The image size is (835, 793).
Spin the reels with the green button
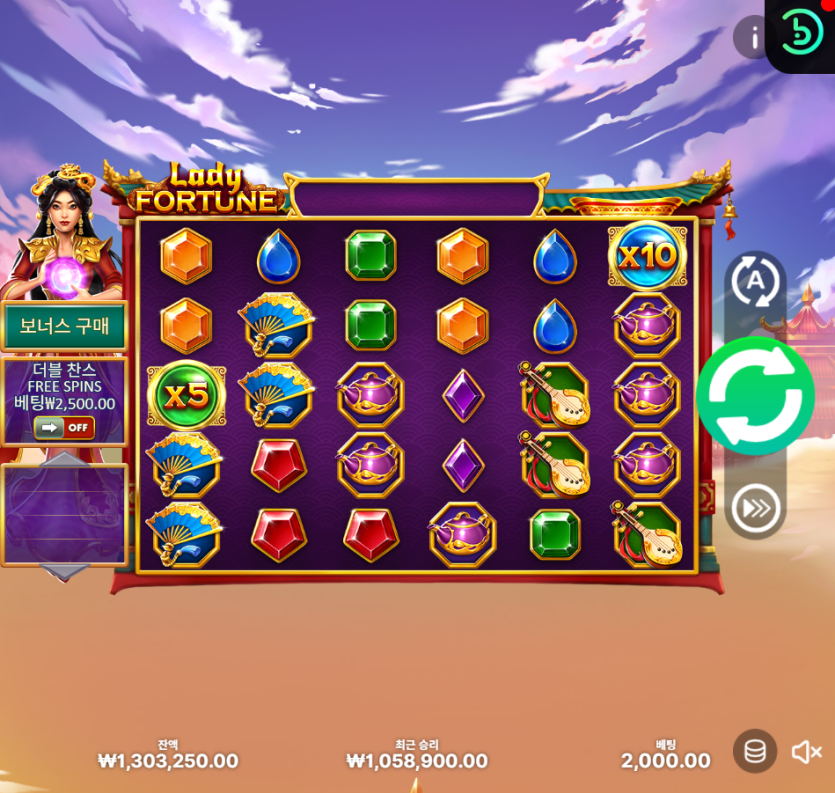755,396
